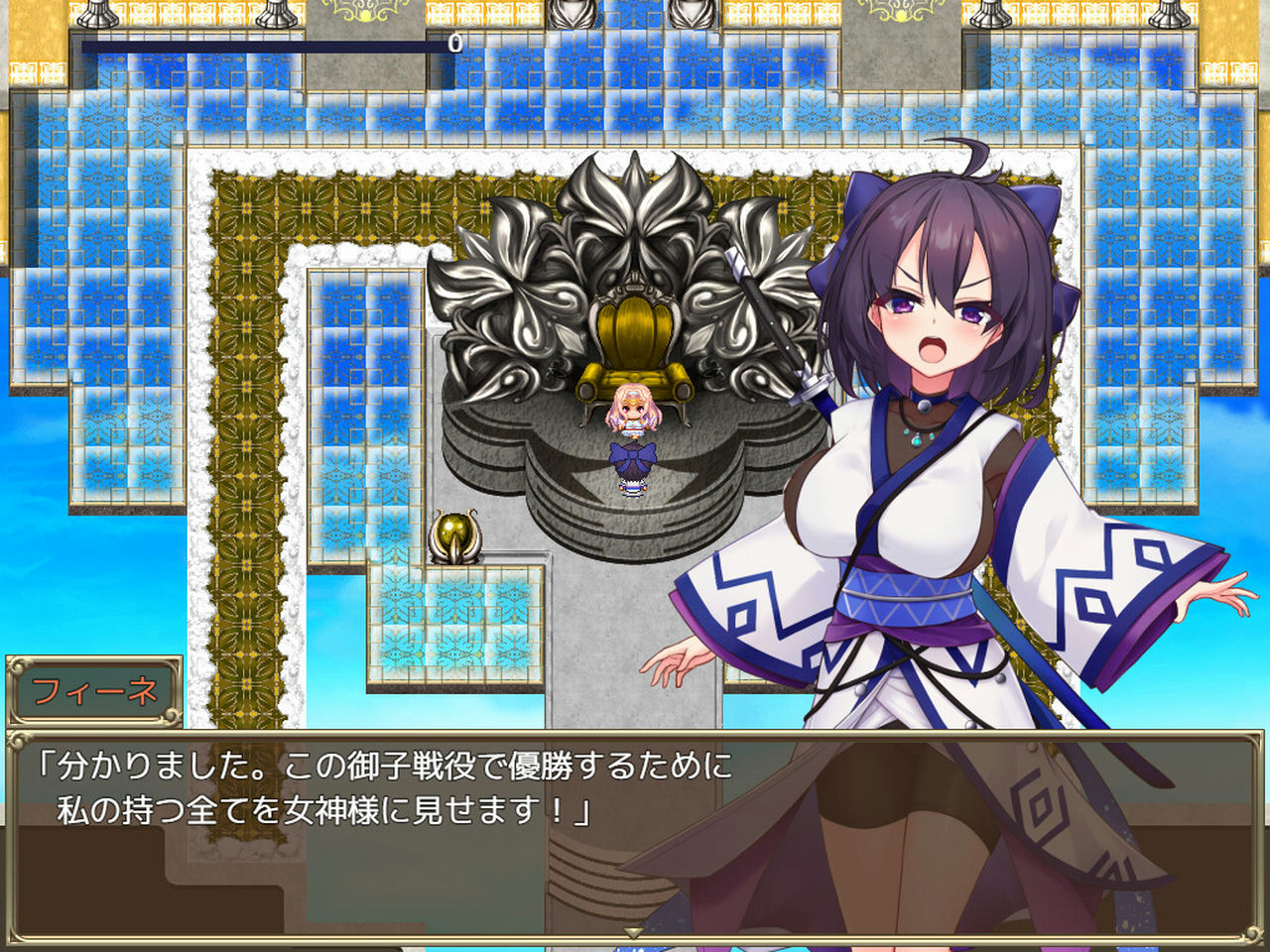The image size is (1270, 952).
Task: Select Fine's character portrait artwork
Action: (943, 446)
